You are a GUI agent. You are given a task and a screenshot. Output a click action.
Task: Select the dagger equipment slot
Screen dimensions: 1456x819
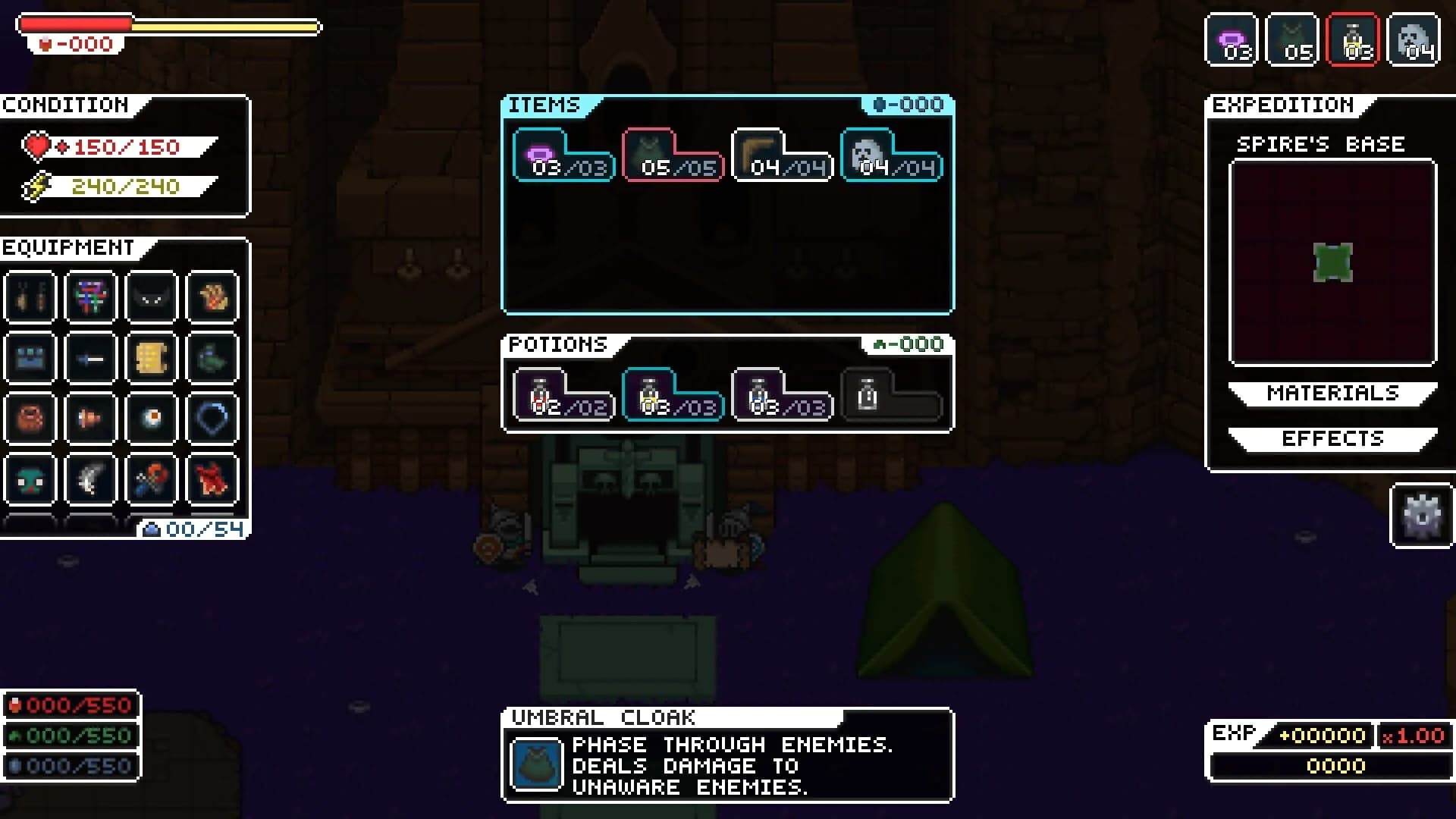90,358
